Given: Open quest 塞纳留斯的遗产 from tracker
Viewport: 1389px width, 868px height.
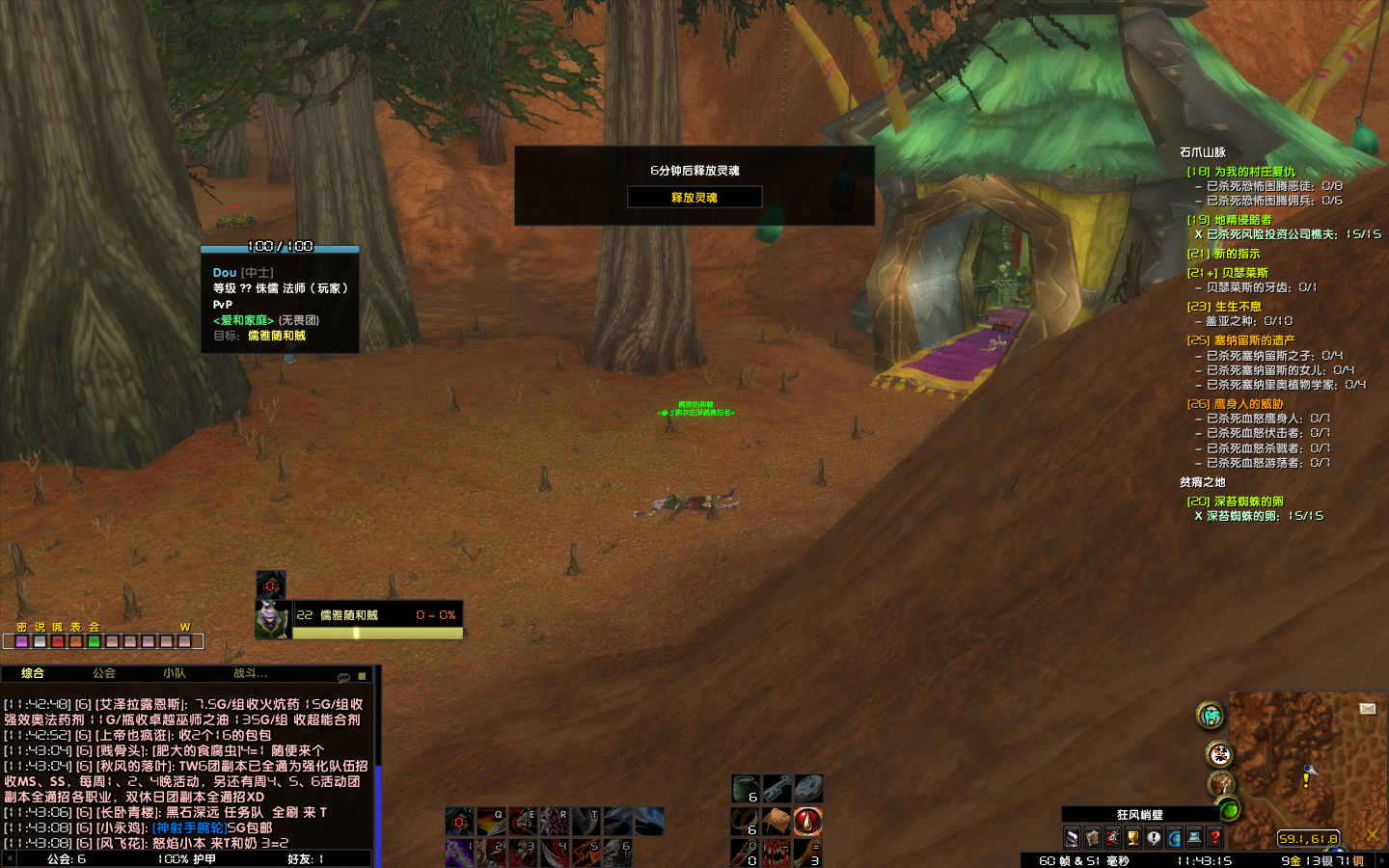Looking at the screenshot, I should pyautogui.click(x=1254, y=340).
